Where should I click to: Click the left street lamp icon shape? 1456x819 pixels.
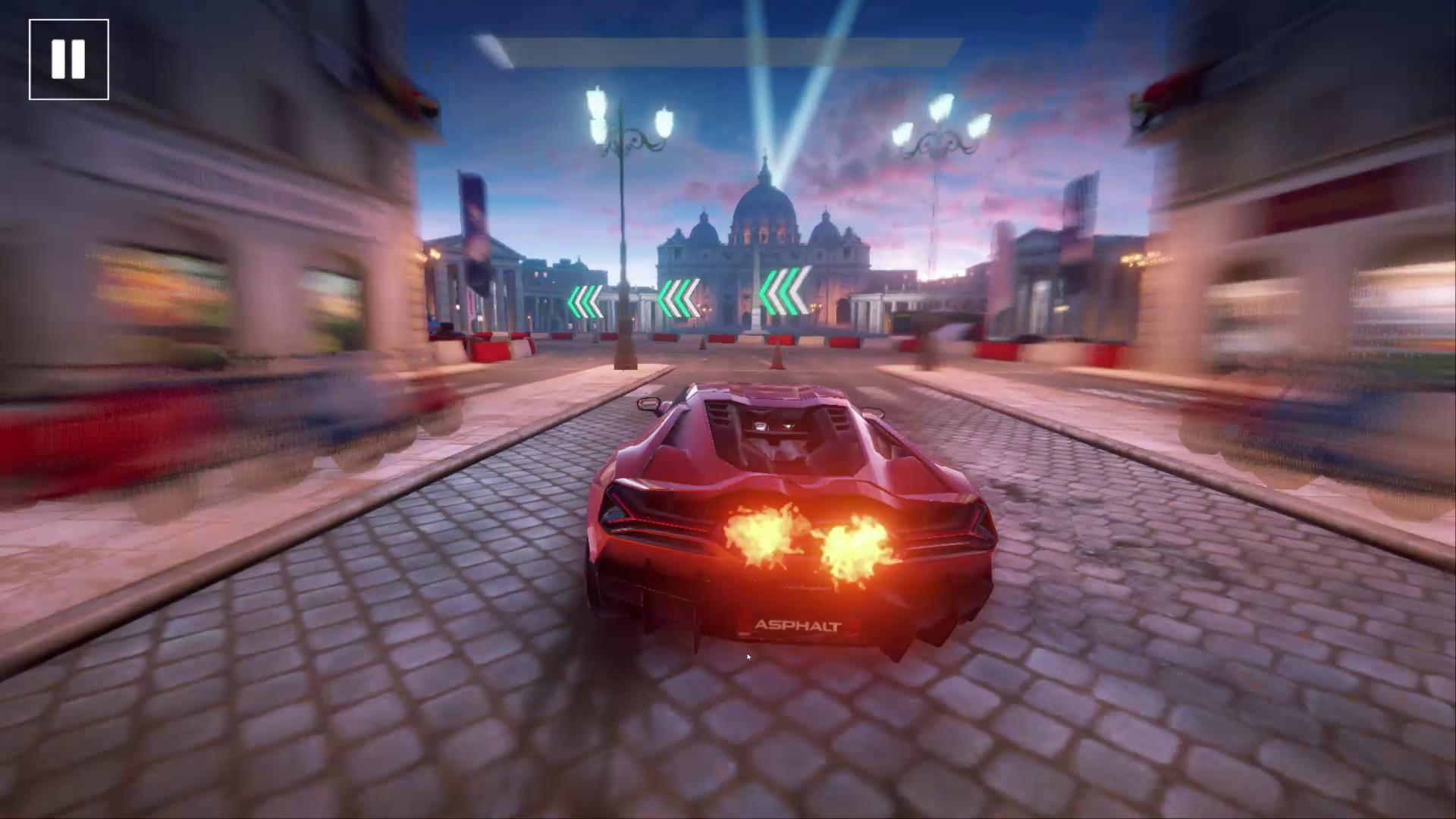pos(622,121)
